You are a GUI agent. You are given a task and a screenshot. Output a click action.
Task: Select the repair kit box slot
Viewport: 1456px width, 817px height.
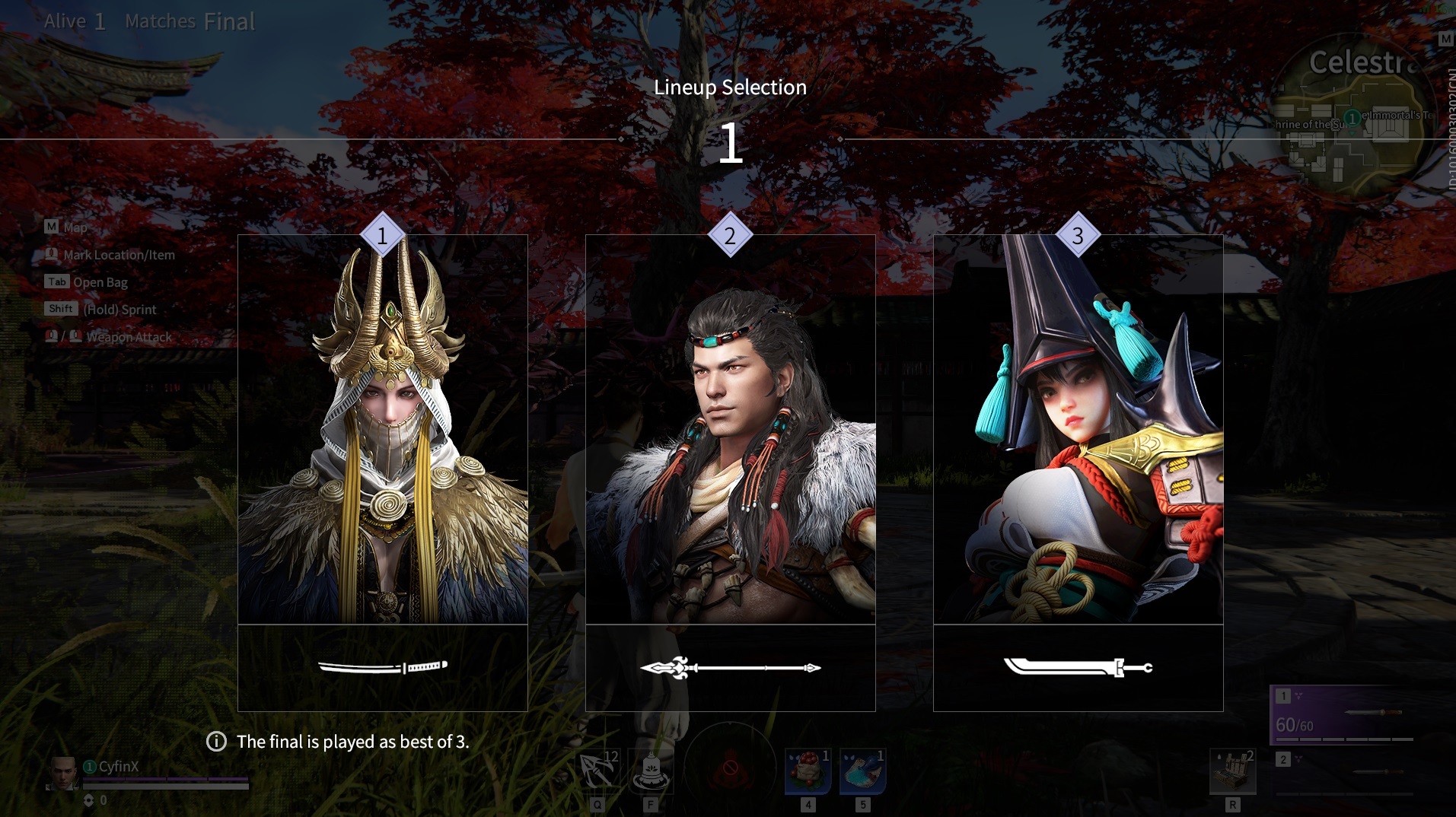pyautogui.click(x=1232, y=771)
